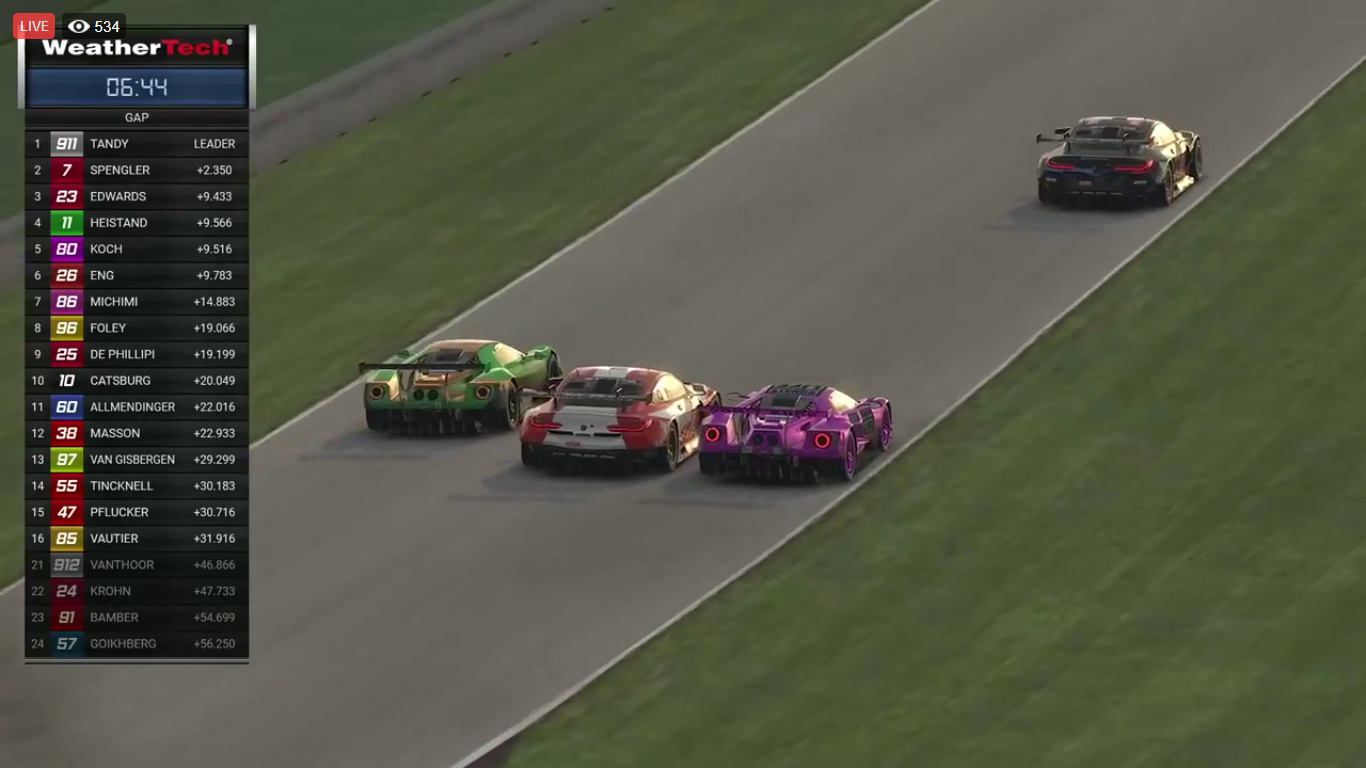Viewport: 1366px width, 768px height.
Task: Pick Van Gisbergen's car 97 row
Action: coord(137,460)
